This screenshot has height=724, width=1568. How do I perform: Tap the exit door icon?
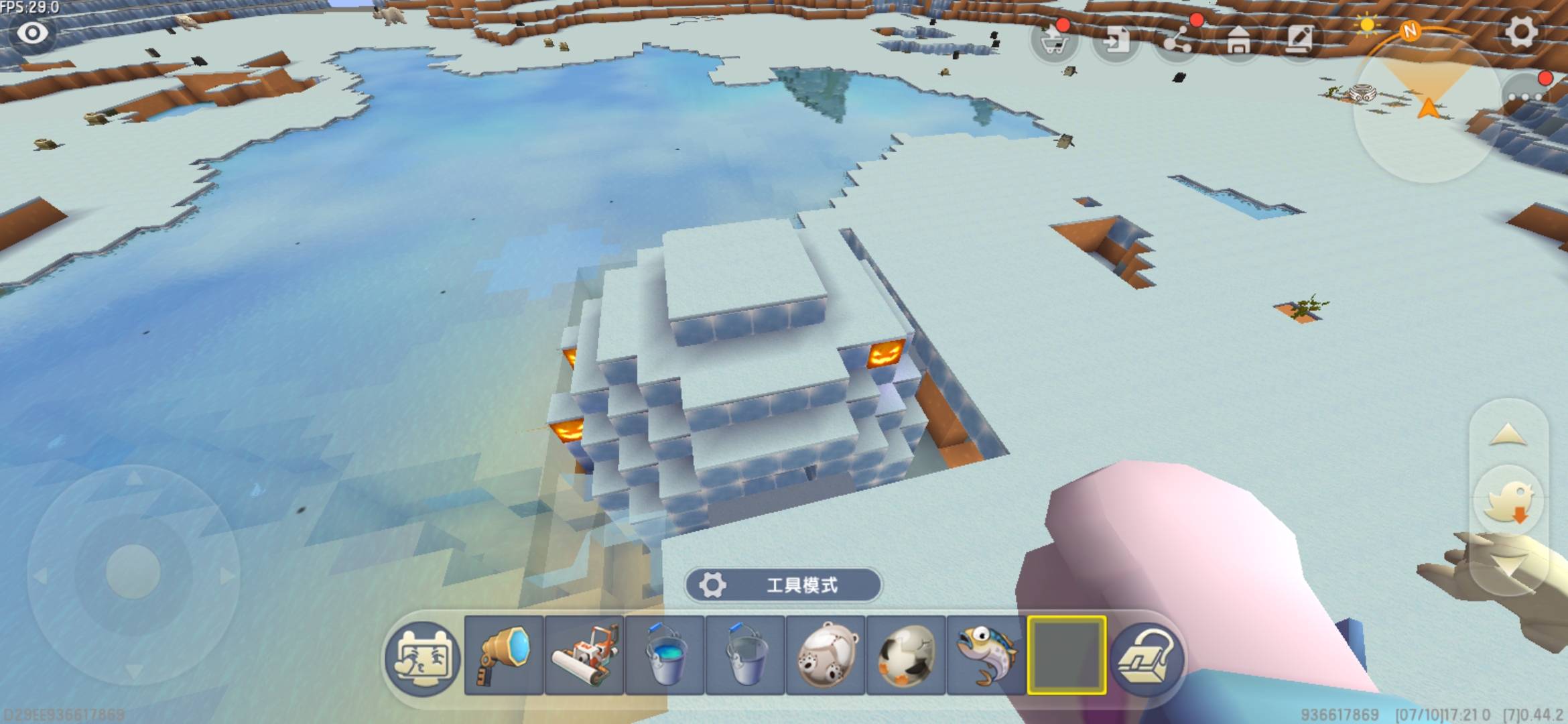pos(1115,41)
